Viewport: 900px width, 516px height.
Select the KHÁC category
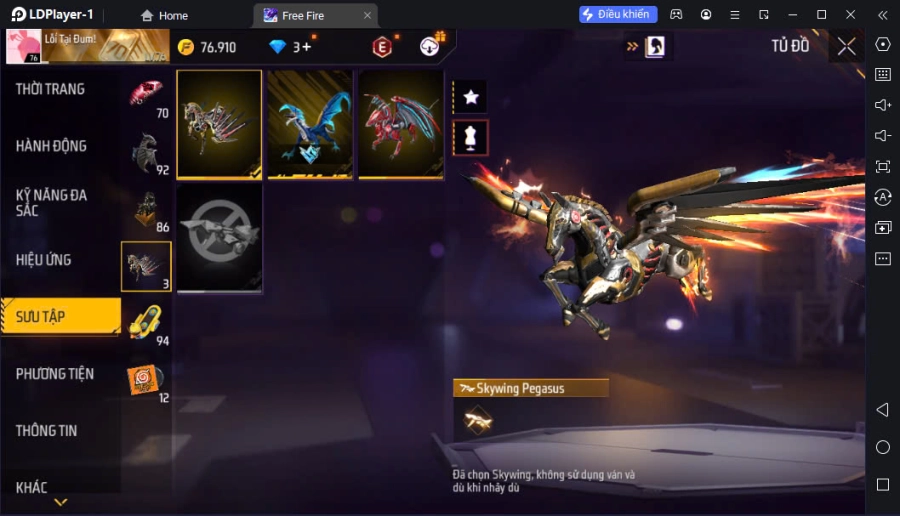(32, 488)
